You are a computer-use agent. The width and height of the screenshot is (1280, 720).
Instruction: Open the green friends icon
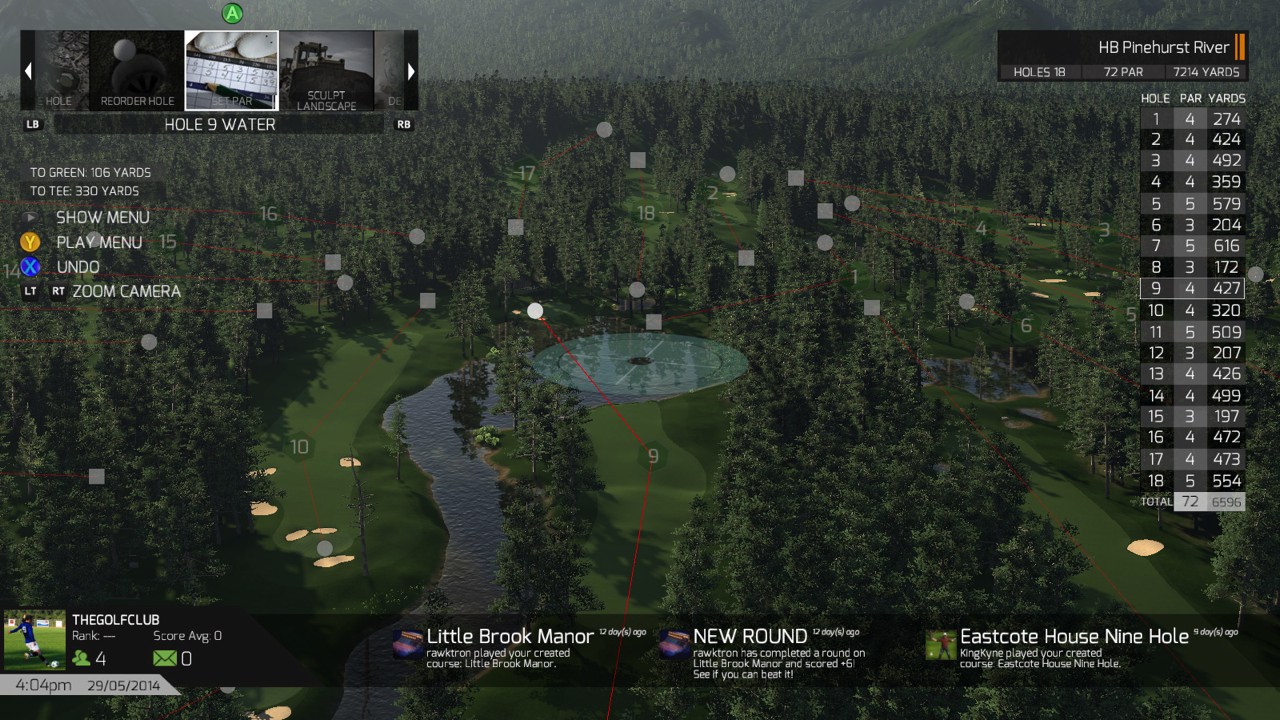[80, 659]
